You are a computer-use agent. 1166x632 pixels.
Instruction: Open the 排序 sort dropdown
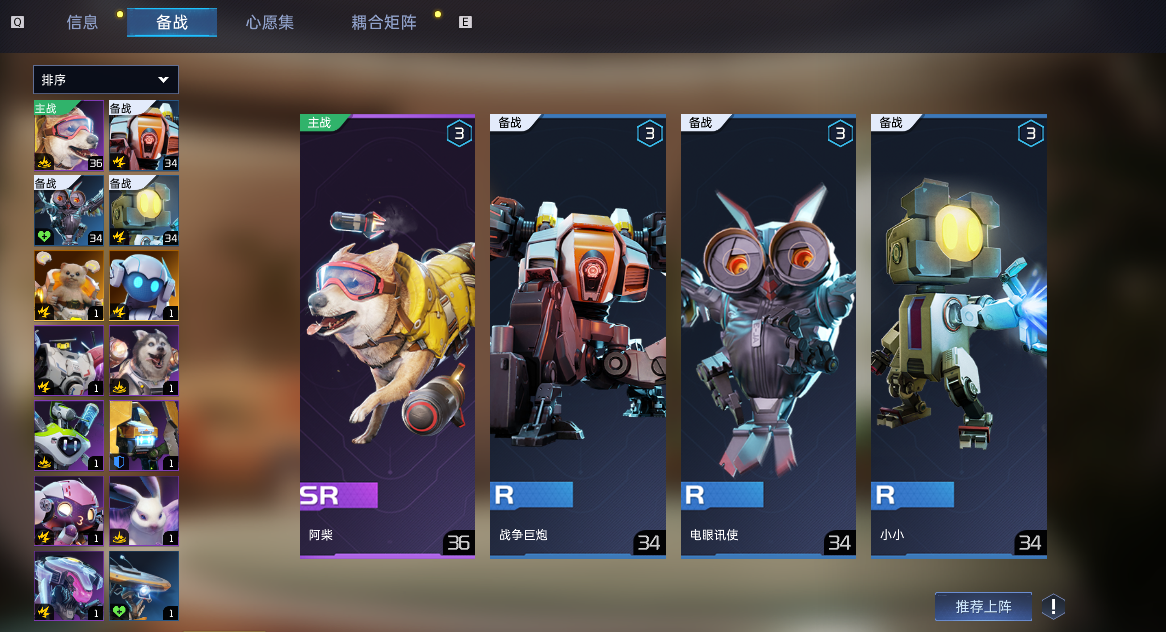tap(106, 80)
